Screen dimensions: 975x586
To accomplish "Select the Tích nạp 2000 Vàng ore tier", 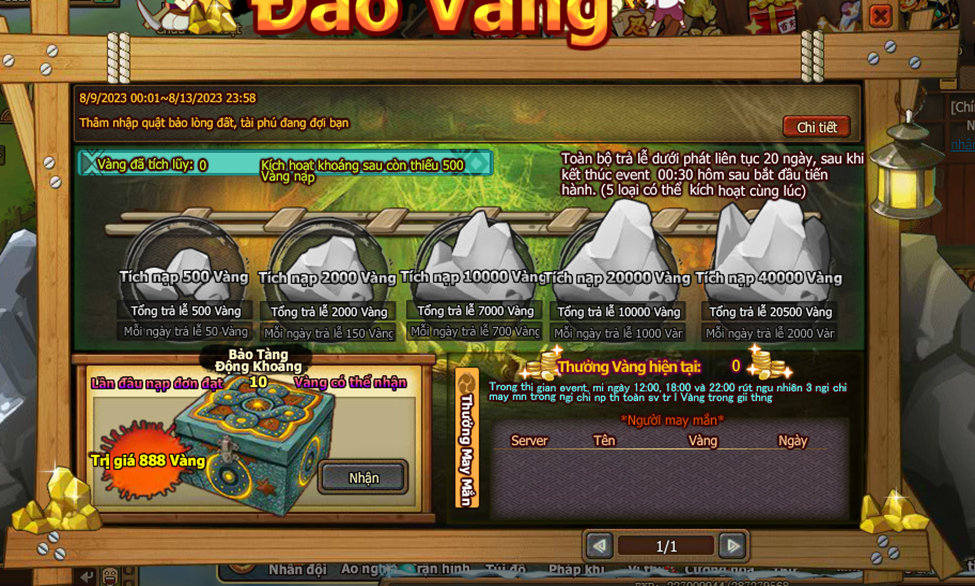I will (327, 264).
